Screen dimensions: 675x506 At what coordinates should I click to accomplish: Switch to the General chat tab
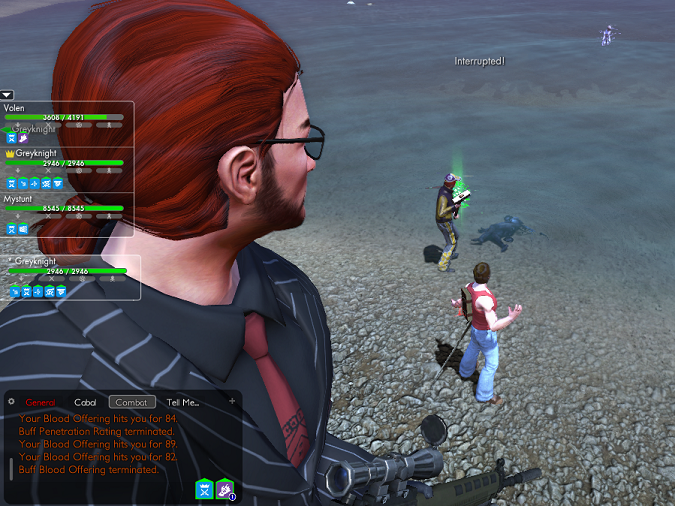click(x=41, y=402)
